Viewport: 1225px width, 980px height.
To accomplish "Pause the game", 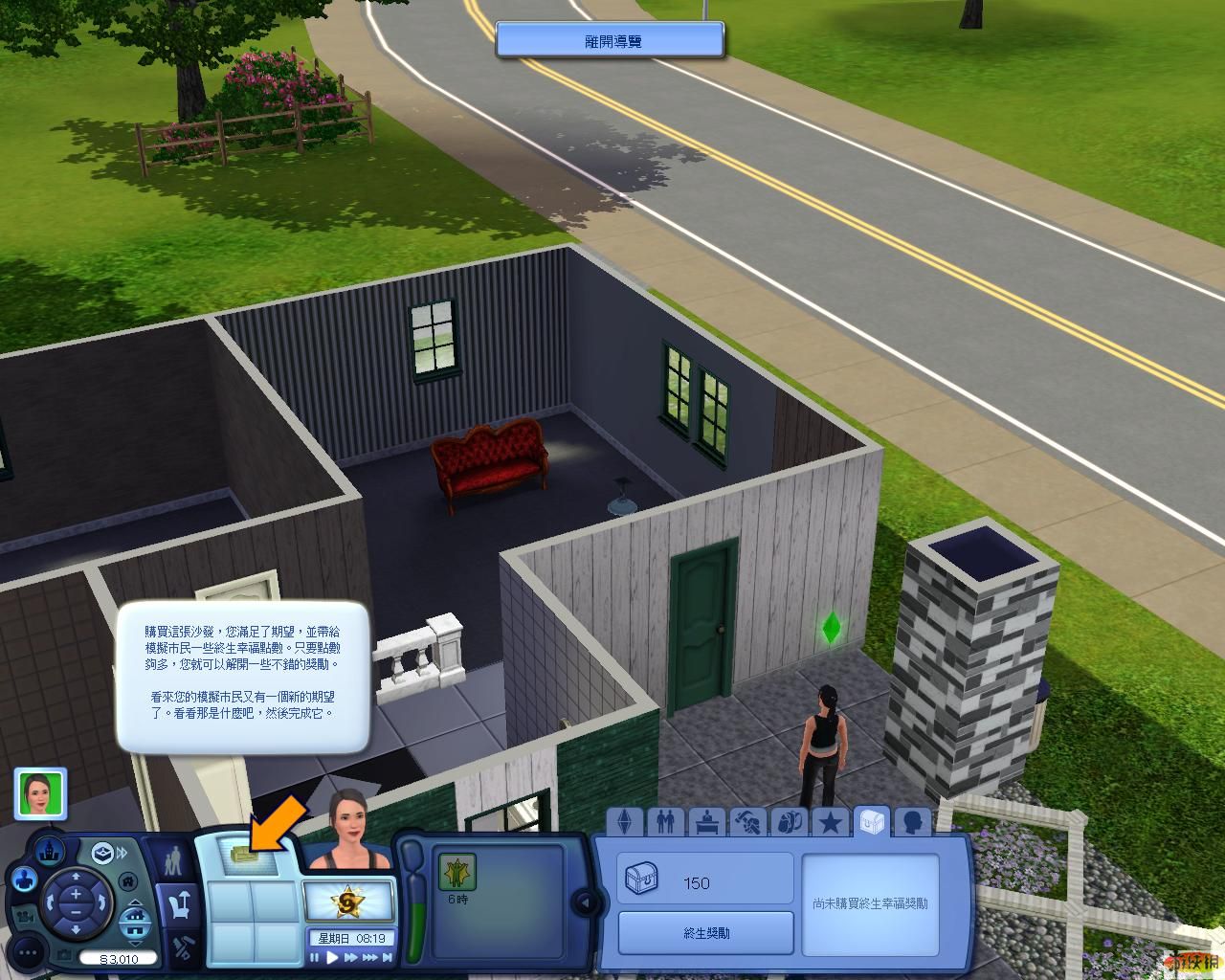I will pyautogui.click(x=314, y=957).
